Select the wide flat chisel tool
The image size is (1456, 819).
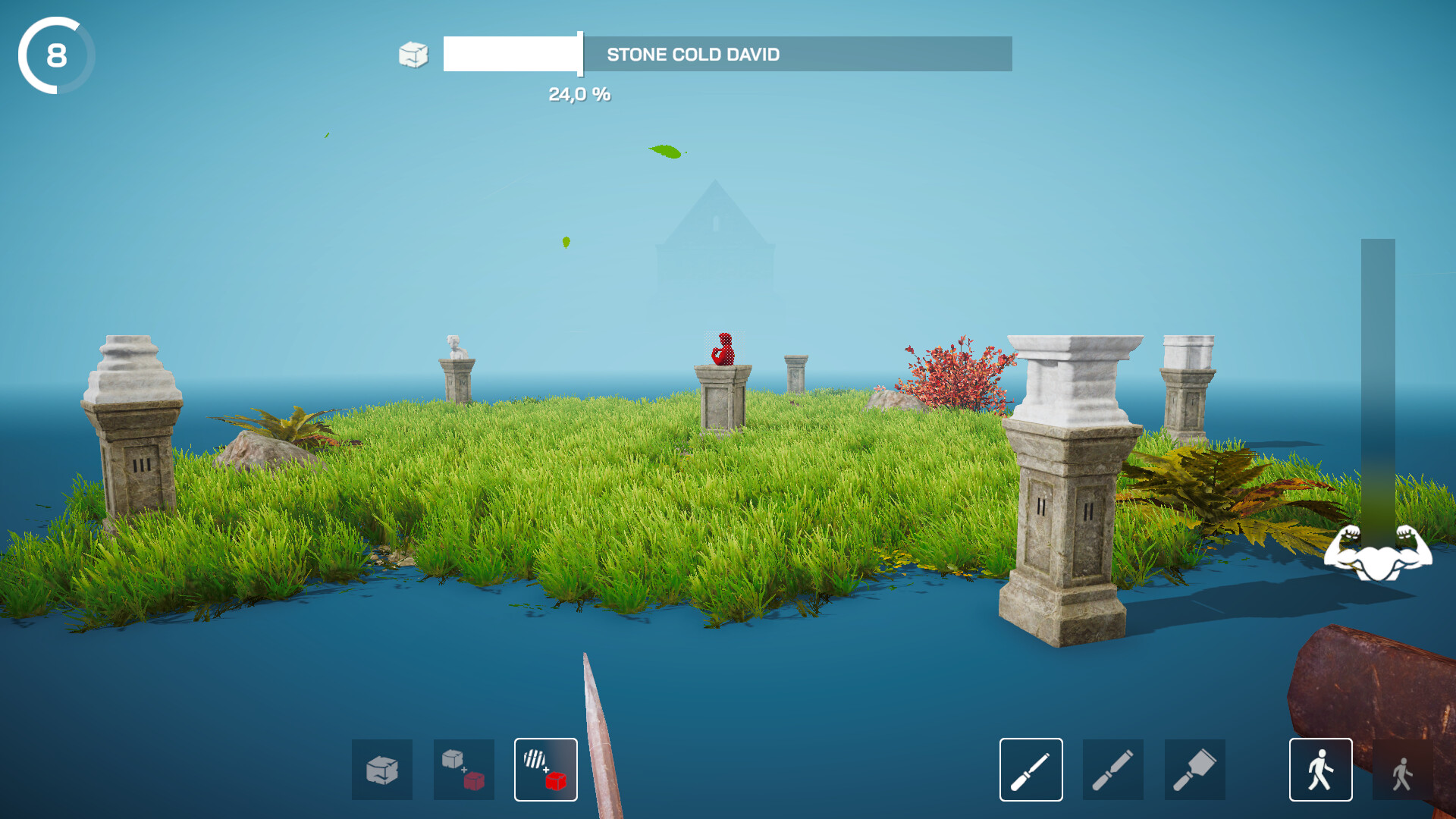tap(1194, 770)
